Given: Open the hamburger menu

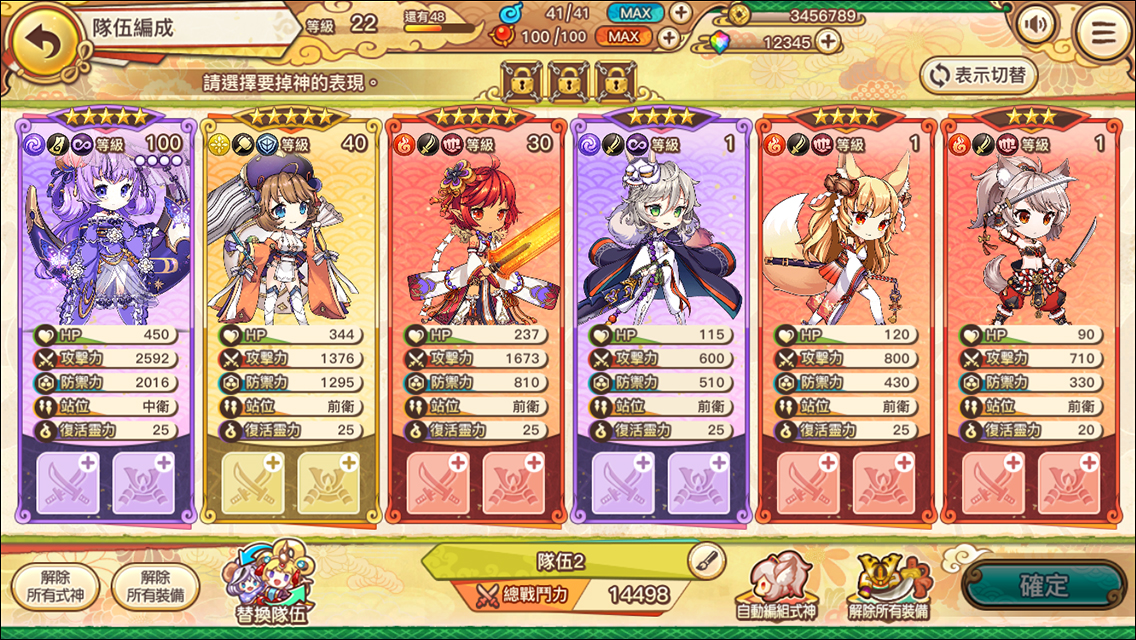Looking at the screenshot, I should (x=1103, y=33).
